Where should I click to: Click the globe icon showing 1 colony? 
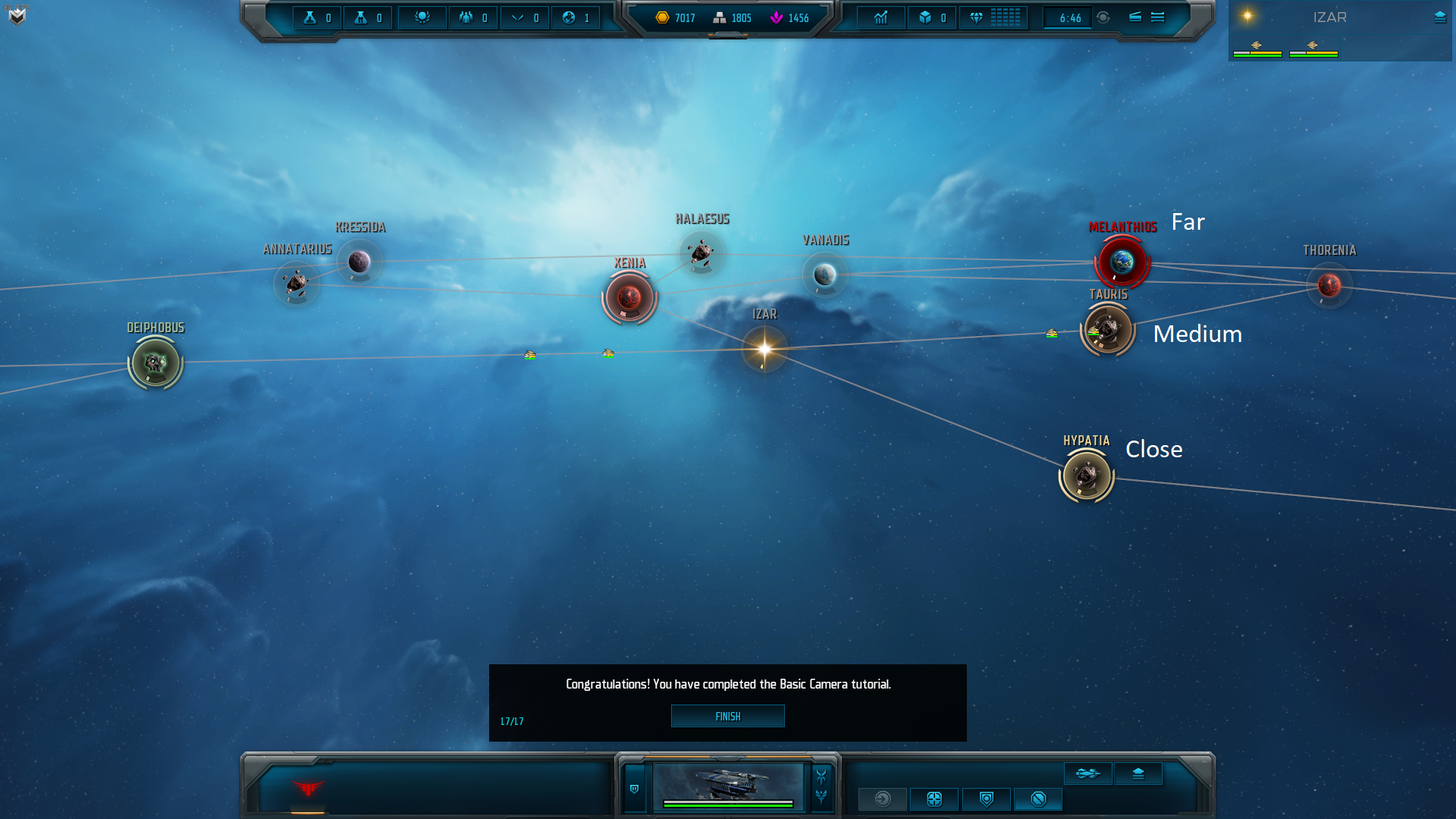[x=576, y=17]
